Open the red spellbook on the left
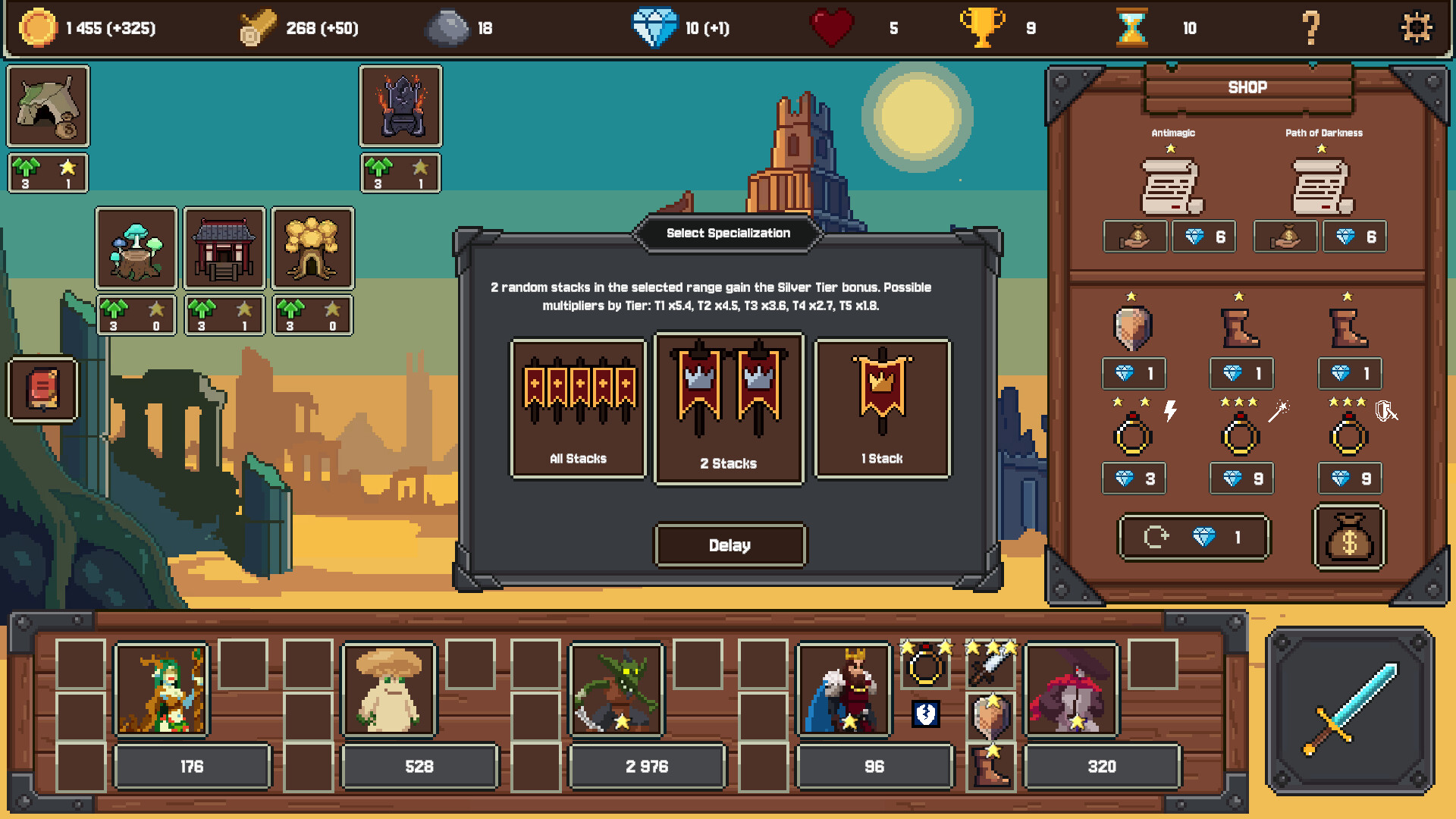 42,391
